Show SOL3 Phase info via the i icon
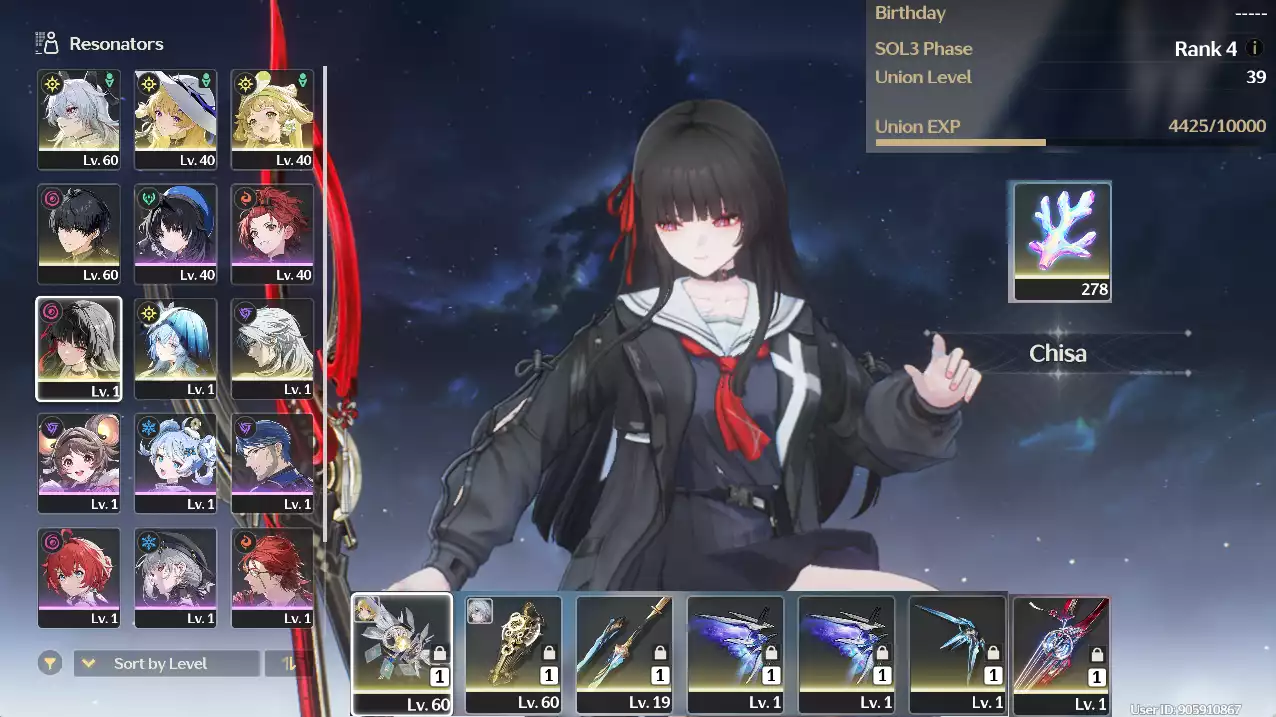Viewport: 1276px width, 717px height. point(1255,49)
